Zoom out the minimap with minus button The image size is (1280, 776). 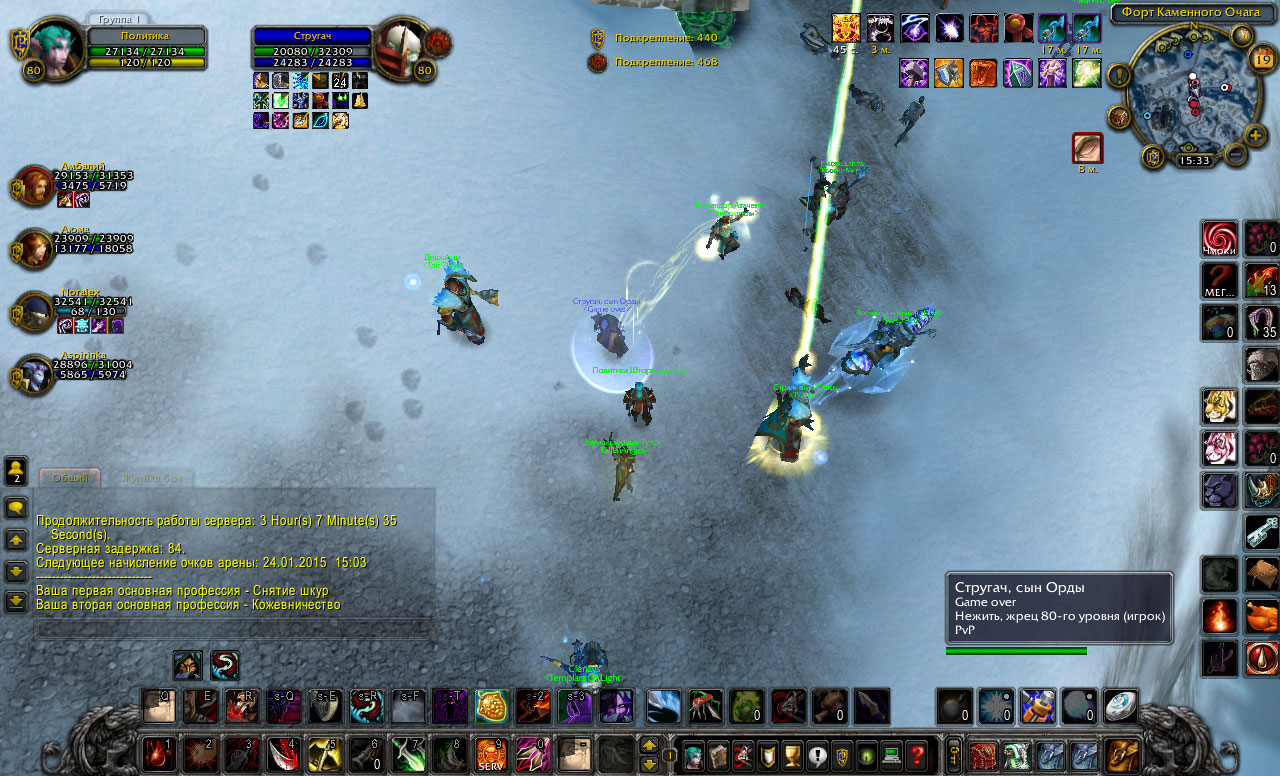[x=1236, y=155]
